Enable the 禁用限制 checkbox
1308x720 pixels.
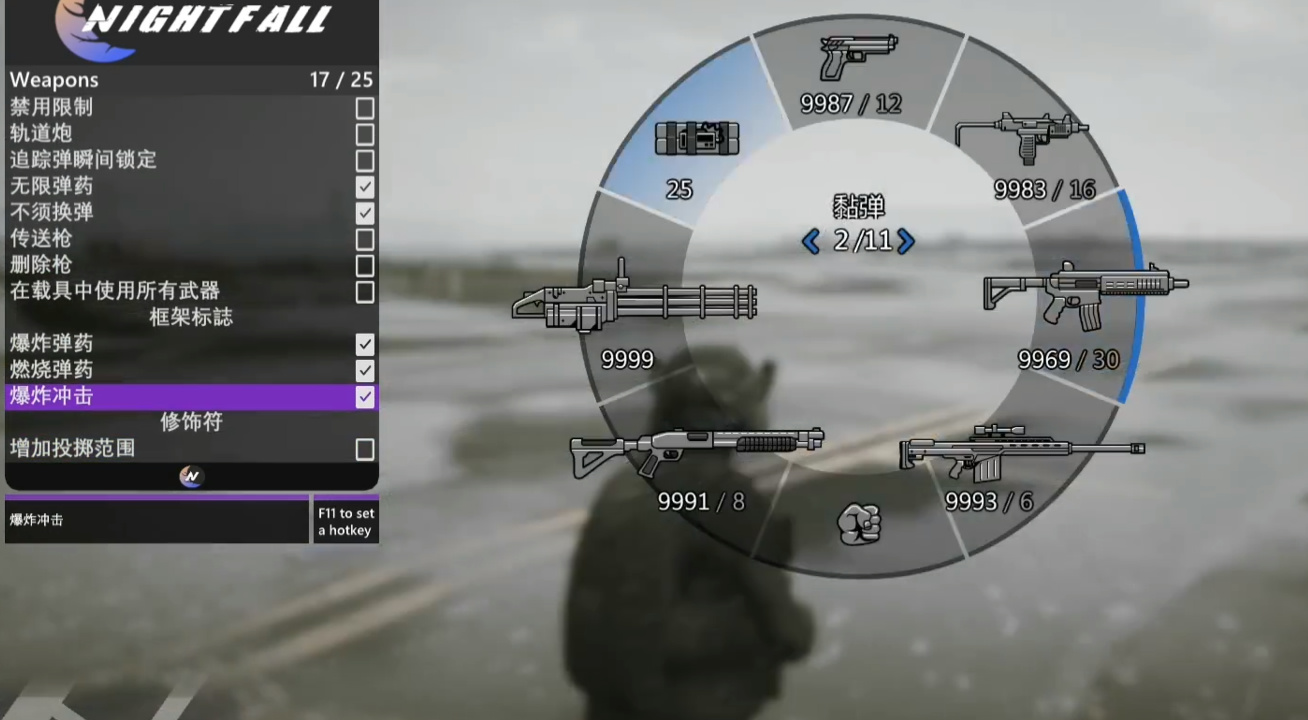point(364,107)
